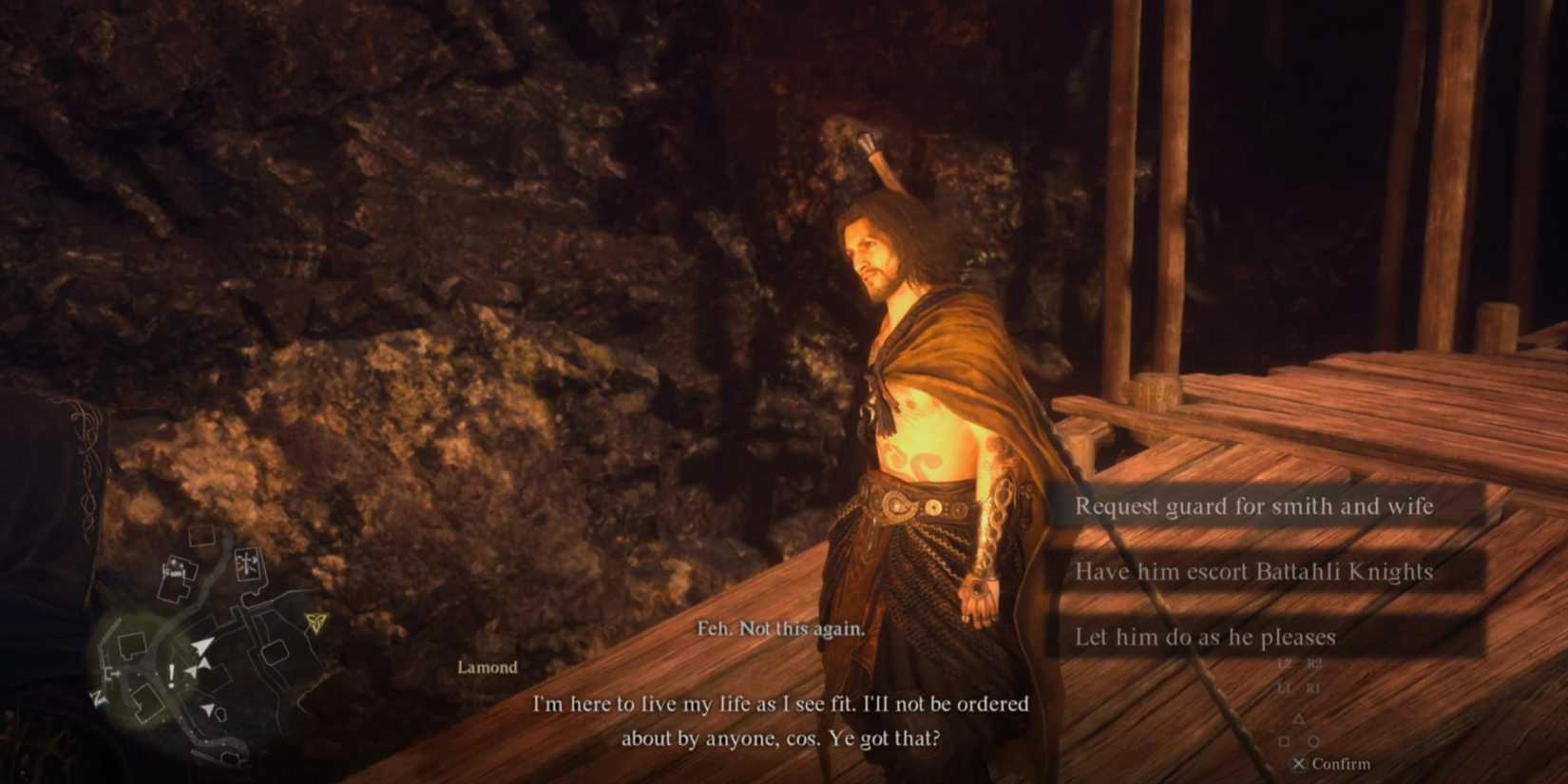Pick the 'Let him do as he pleases' option
The image size is (1568, 784).
(x=1205, y=638)
